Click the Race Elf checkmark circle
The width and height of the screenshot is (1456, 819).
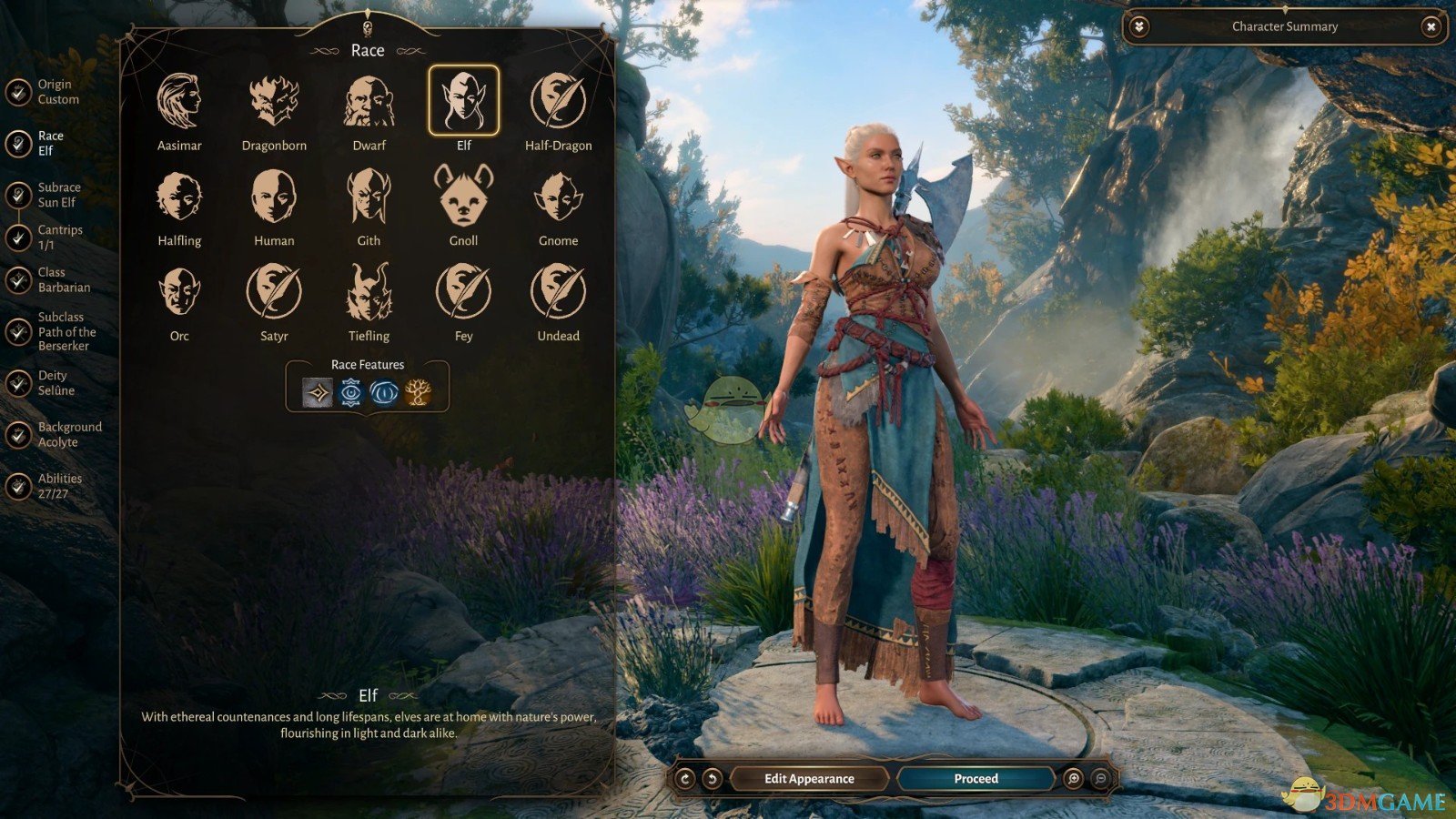16,141
